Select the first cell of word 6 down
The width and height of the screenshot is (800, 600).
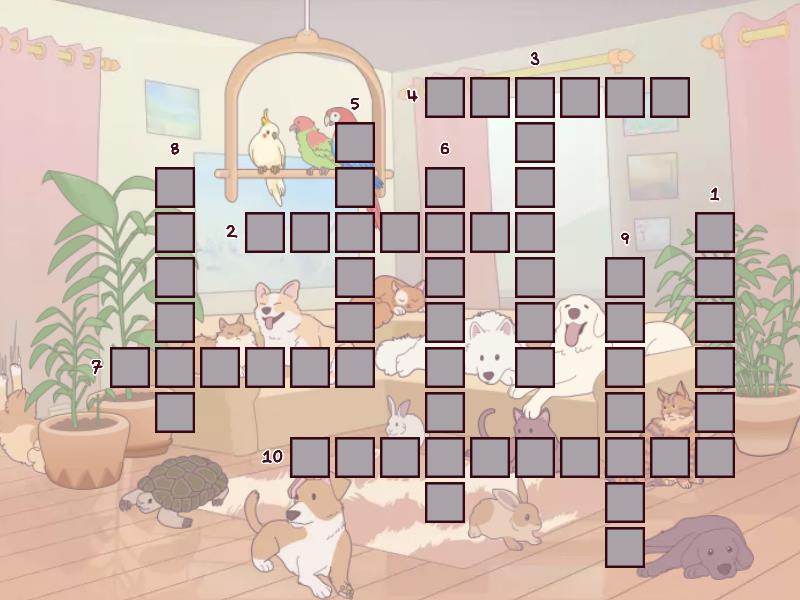(x=445, y=187)
